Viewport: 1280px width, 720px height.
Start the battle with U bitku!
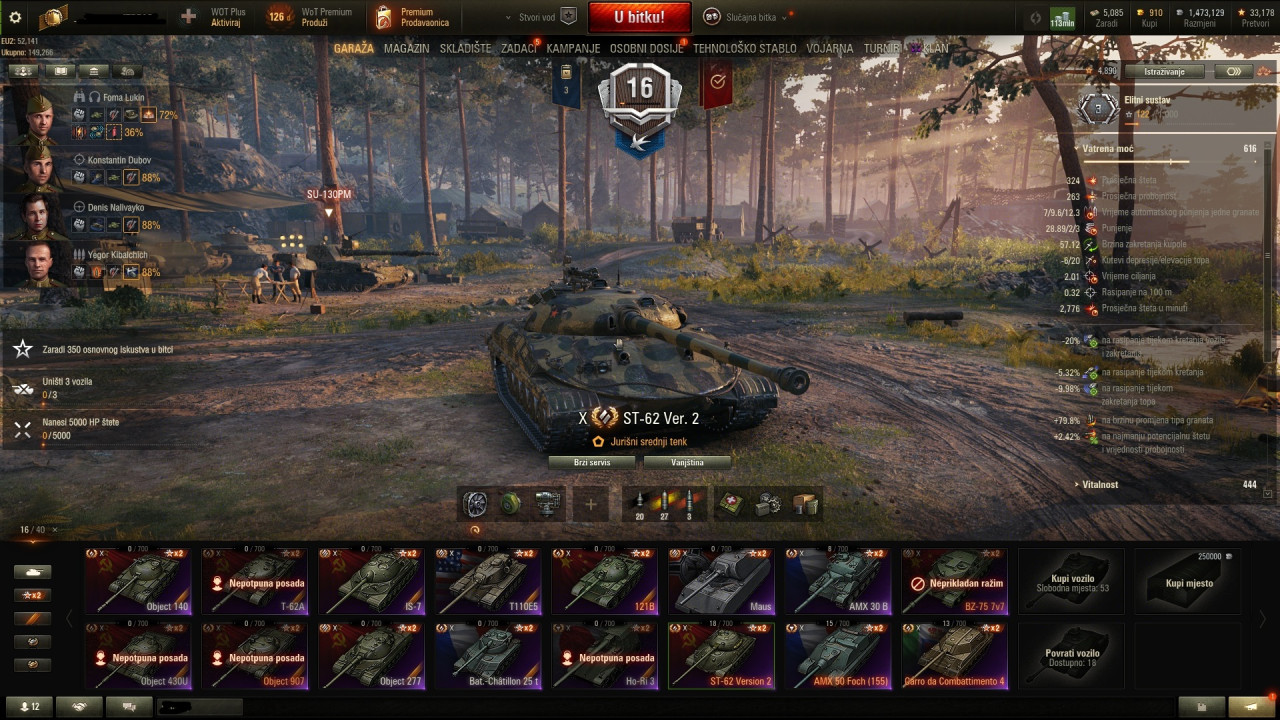point(639,17)
